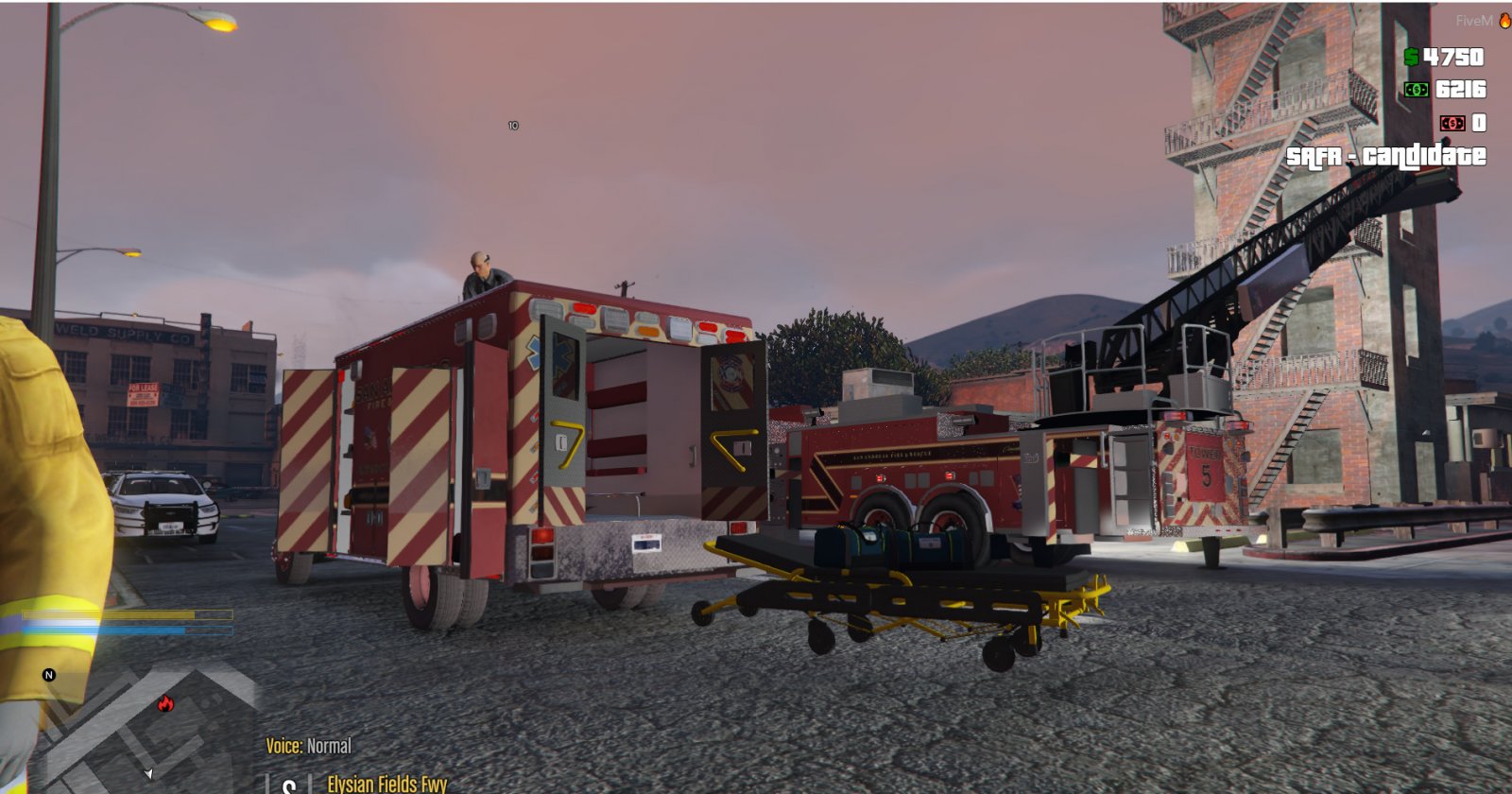
Task: Click the N compass marker on the minimap
Action: point(46,675)
